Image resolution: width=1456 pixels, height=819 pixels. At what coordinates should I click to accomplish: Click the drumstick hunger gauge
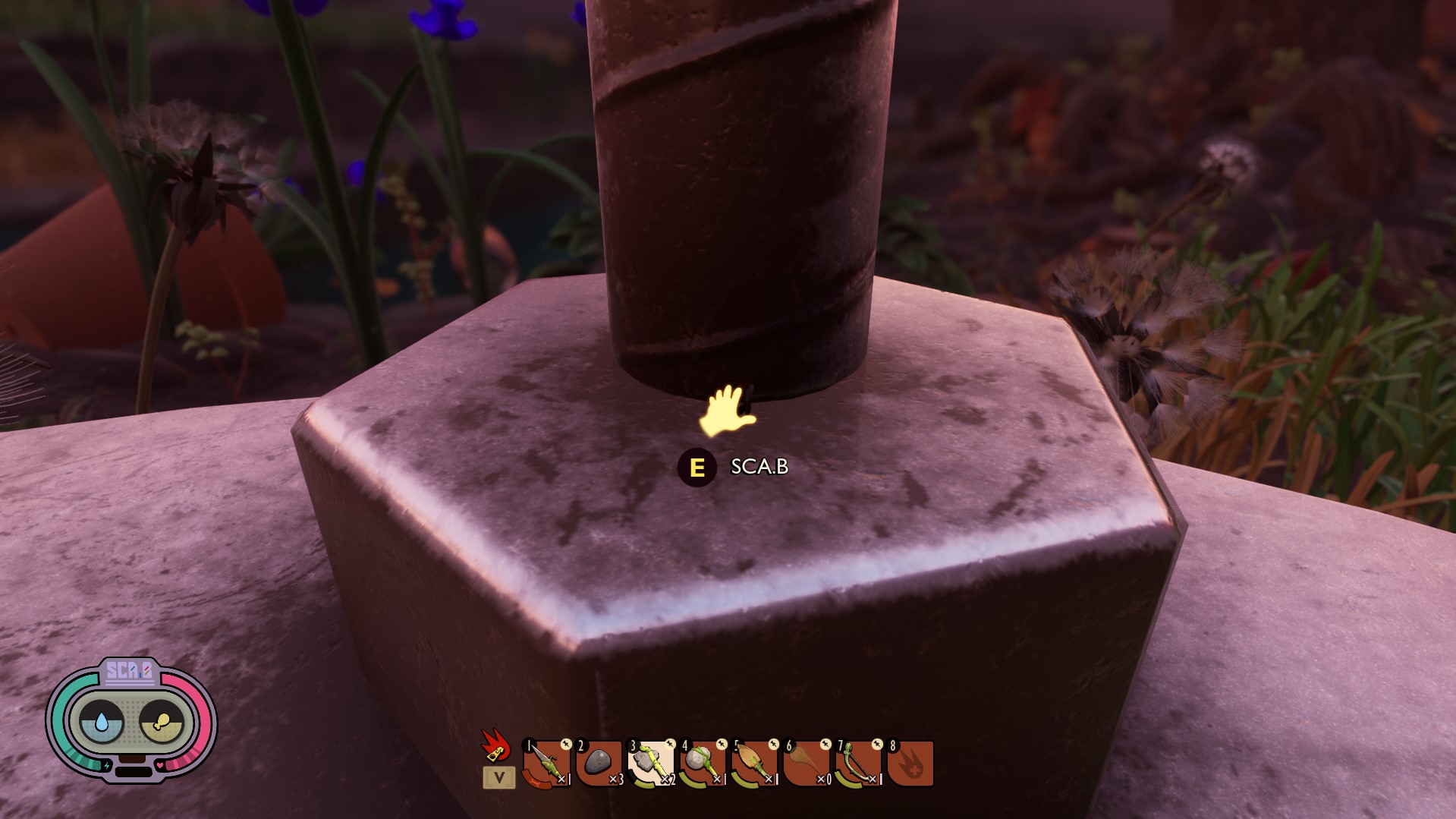tap(162, 720)
